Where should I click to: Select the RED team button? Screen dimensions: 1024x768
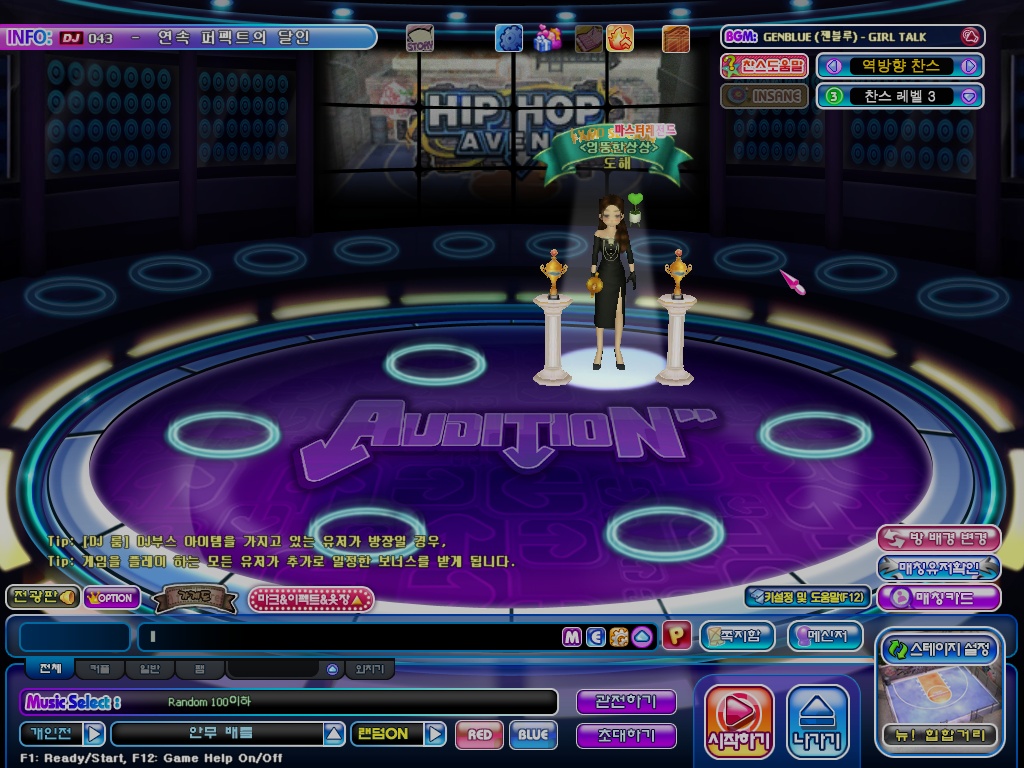click(479, 735)
